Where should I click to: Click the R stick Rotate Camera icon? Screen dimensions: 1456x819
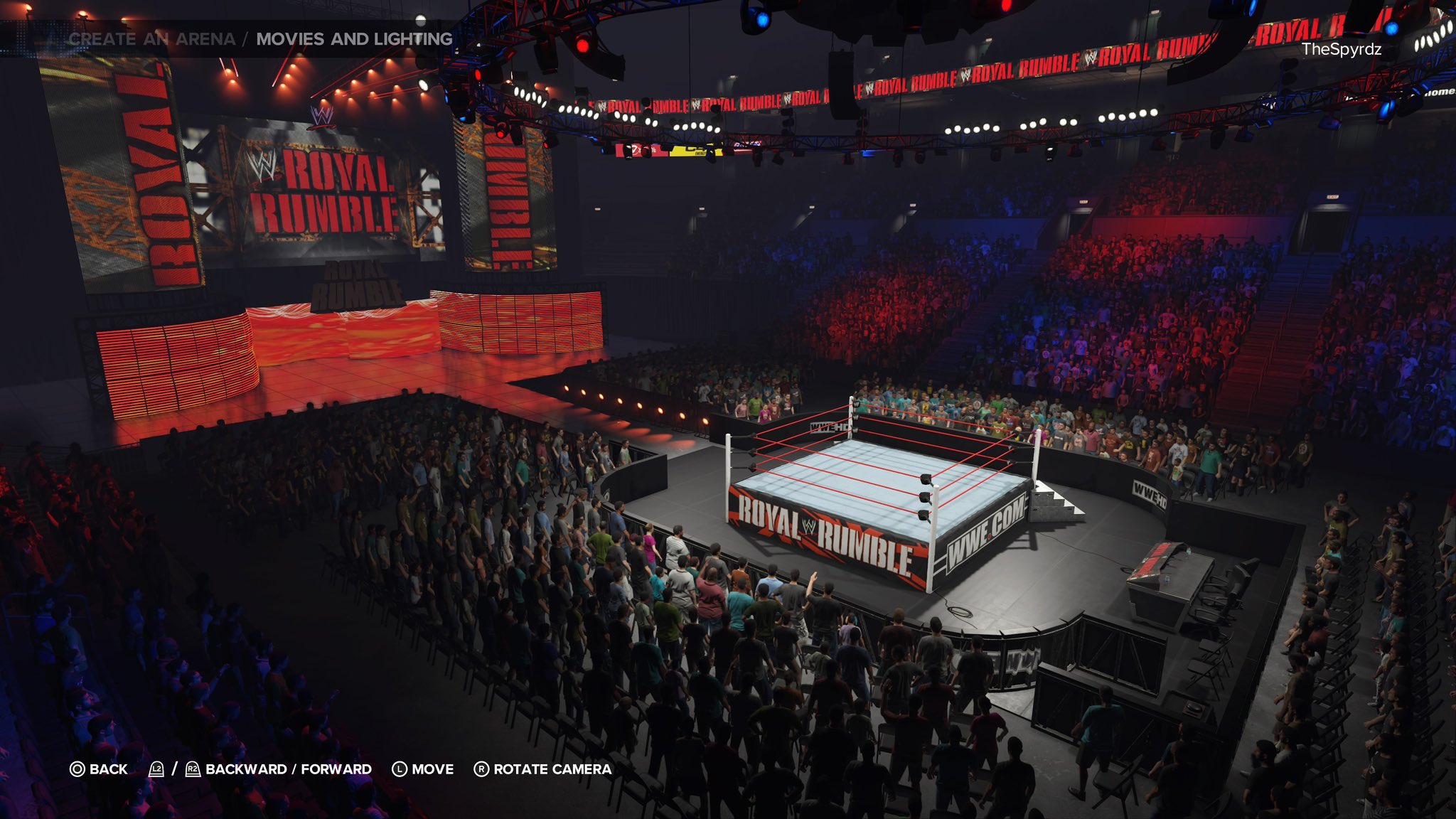481,769
